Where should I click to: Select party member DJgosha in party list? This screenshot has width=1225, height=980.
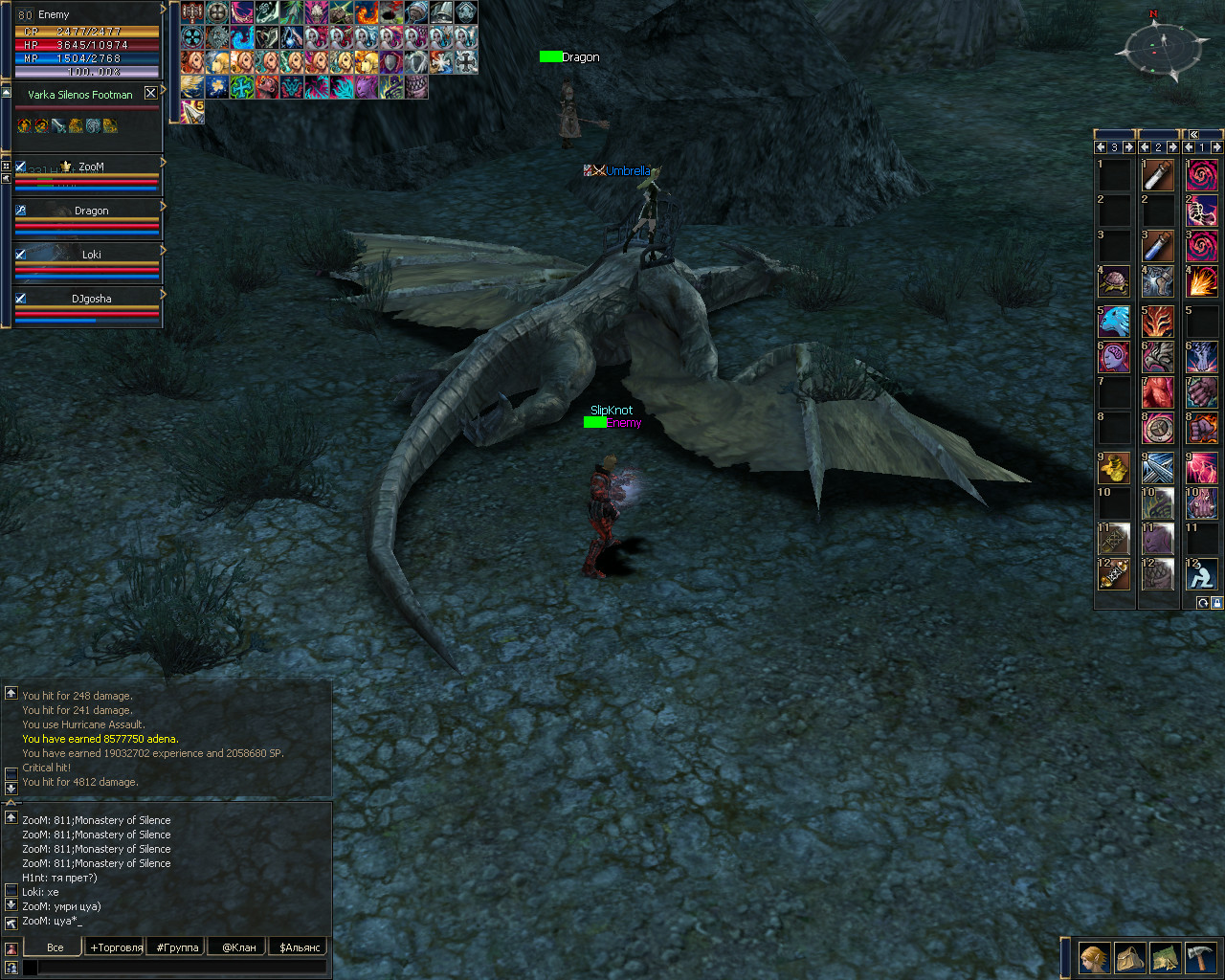click(91, 299)
